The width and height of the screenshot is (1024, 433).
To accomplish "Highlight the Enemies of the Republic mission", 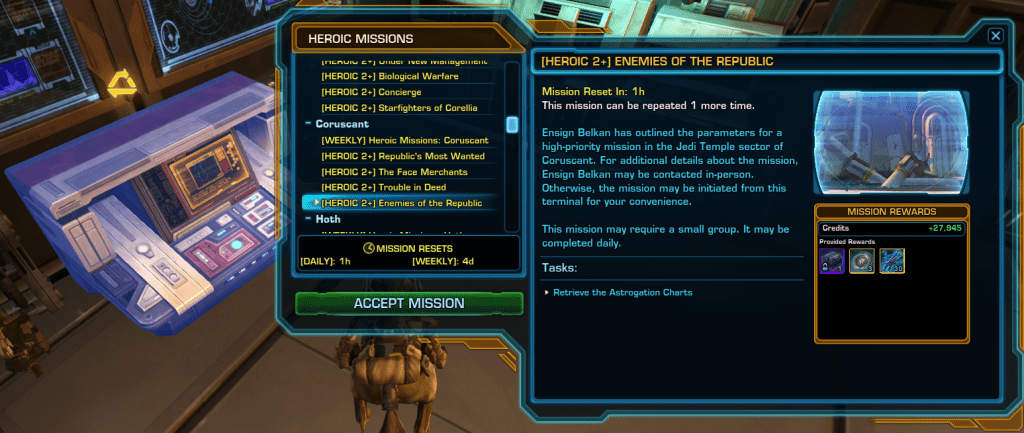I will 401,203.
